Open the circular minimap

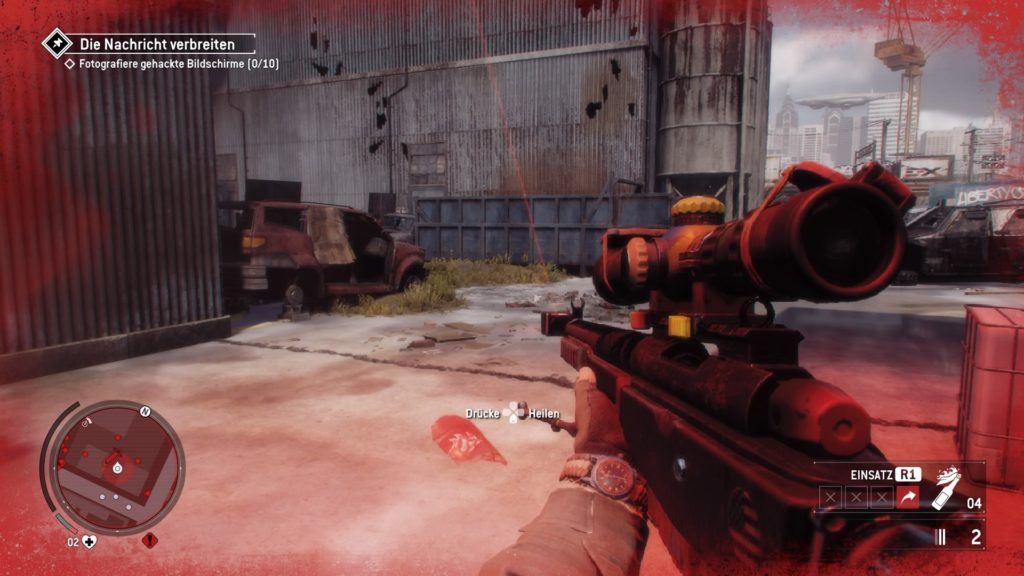click(115, 467)
